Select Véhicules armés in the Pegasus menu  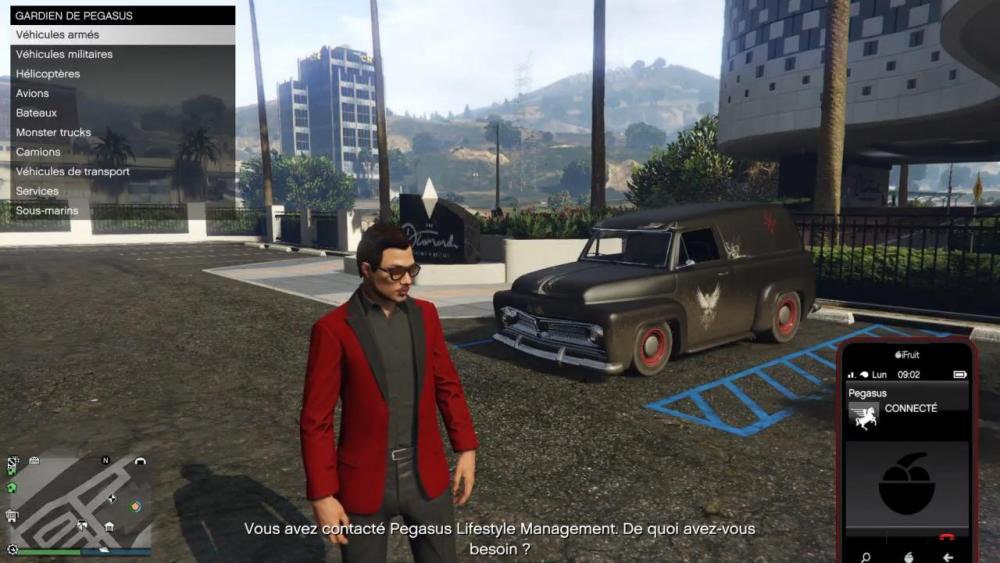122,35
